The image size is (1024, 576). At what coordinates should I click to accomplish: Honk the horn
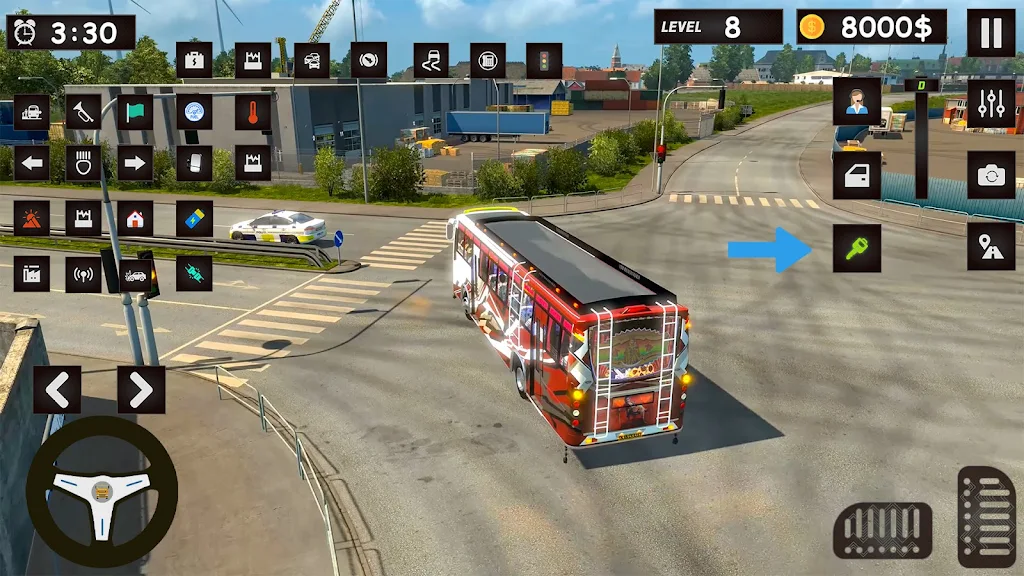(x=84, y=111)
